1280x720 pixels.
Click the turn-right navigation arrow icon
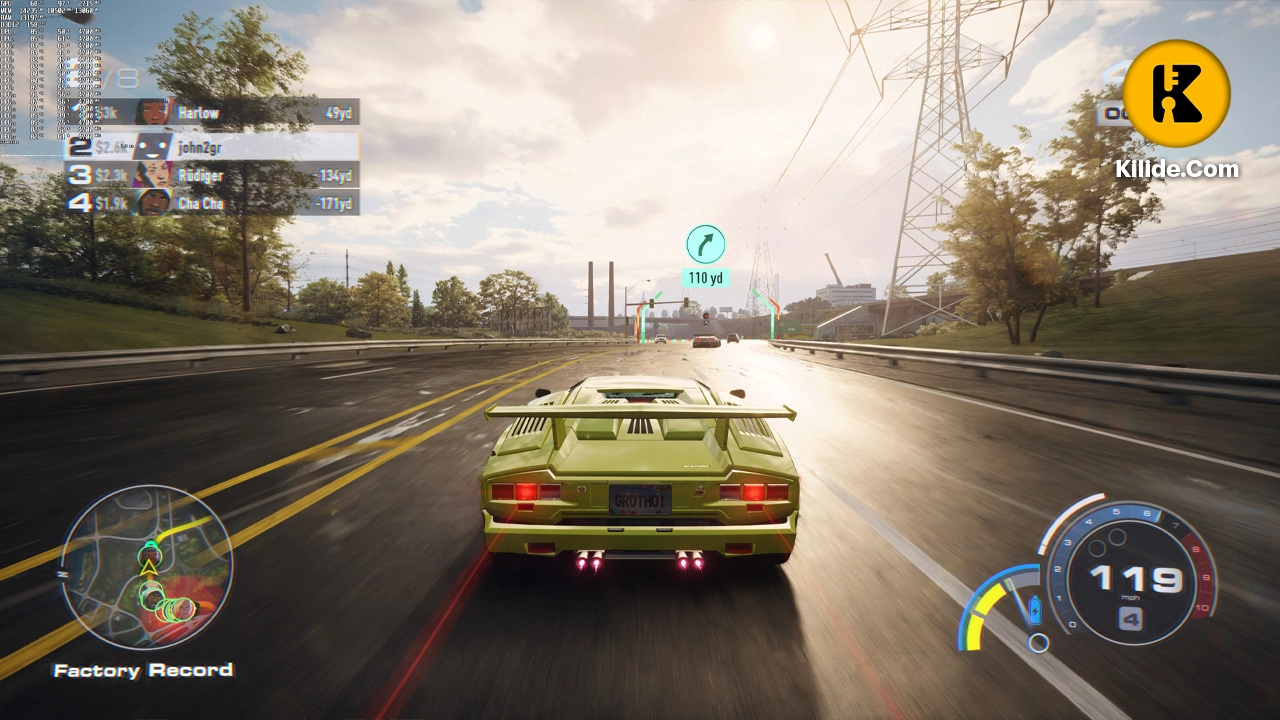pos(706,244)
